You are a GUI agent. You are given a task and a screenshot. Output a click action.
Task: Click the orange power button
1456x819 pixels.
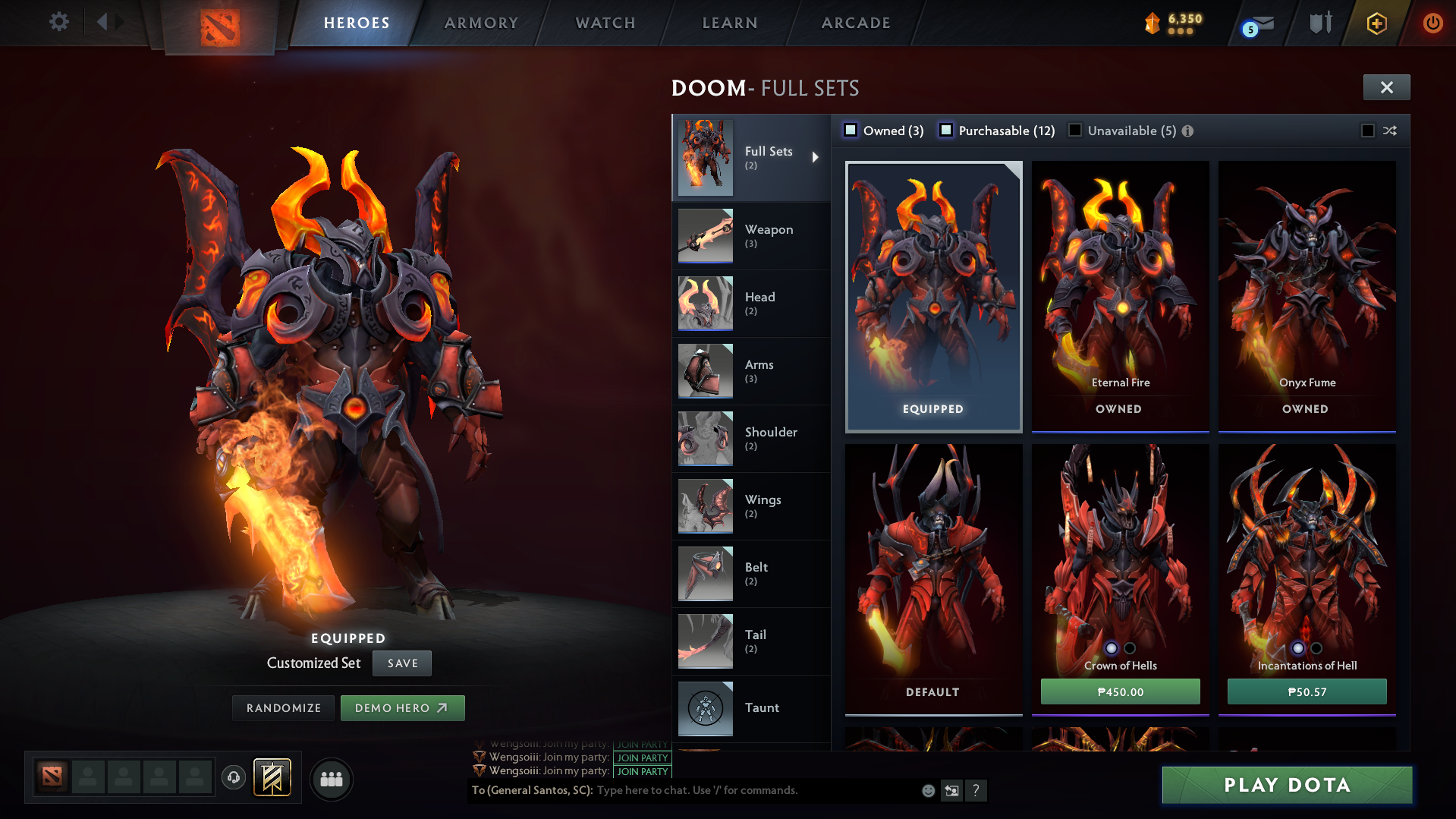tap(1432, 23)
